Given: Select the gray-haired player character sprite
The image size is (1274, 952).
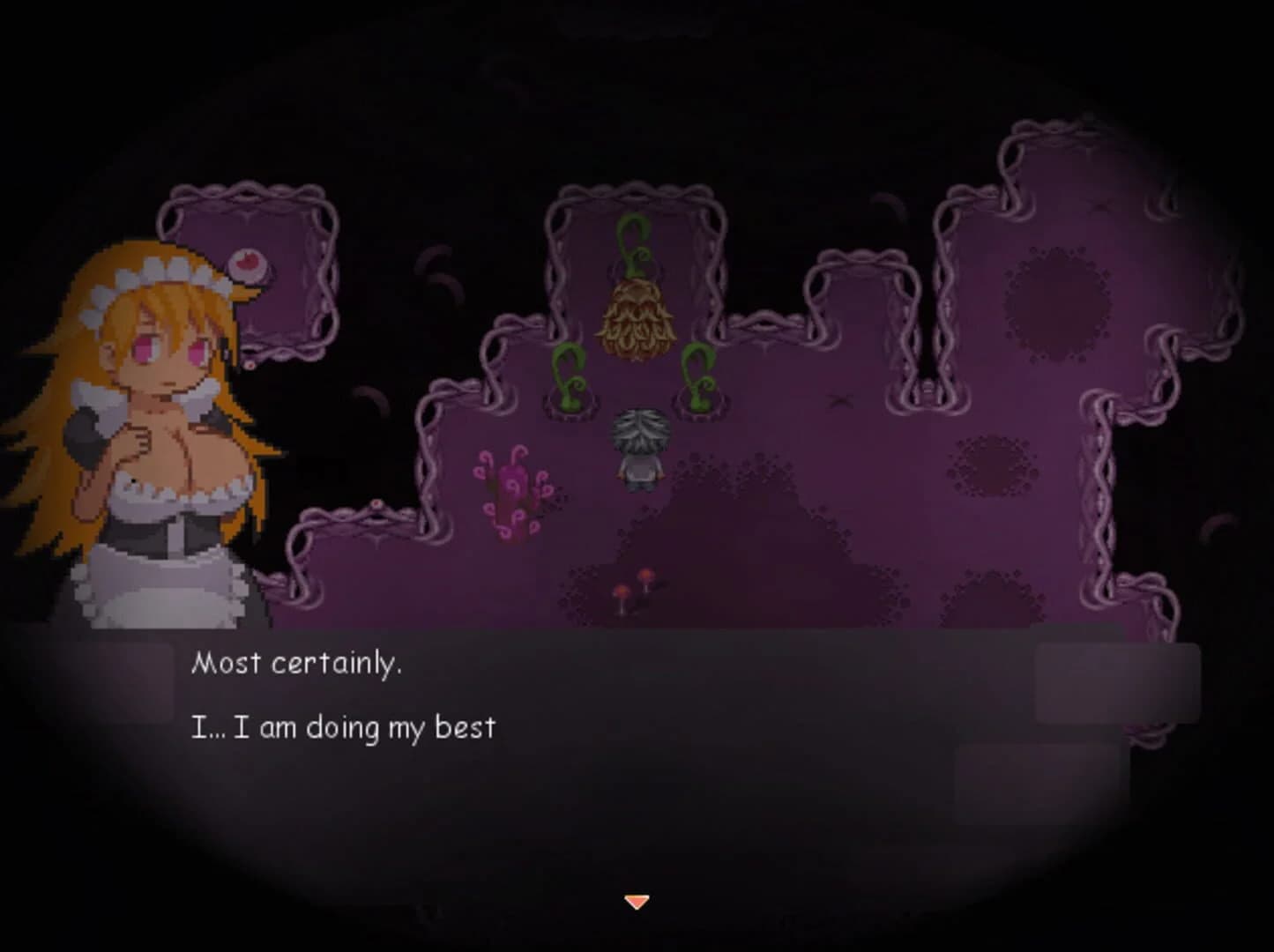Looking at the screenshot, I should [x=641, y=445].
